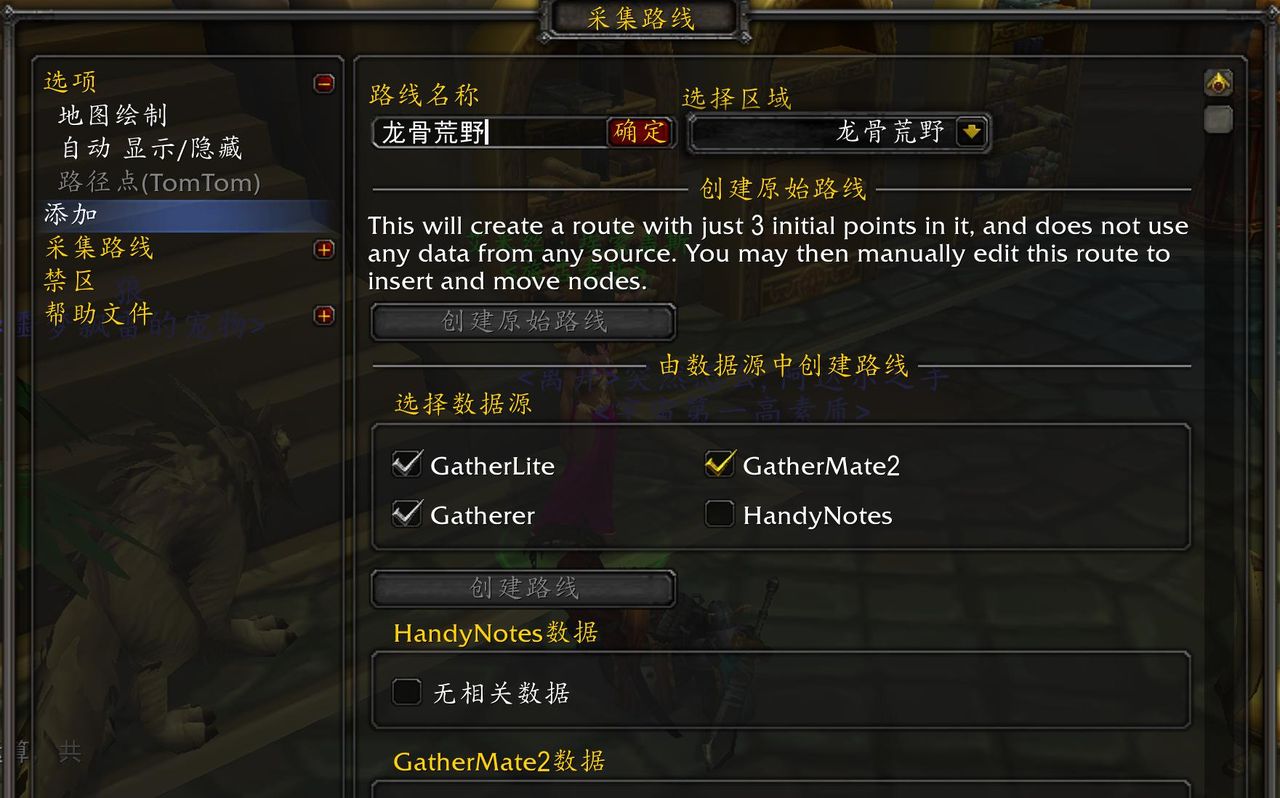Select the 禁区 sidebar entry
The height and width of the screenshot is (798, 1280).
[x=68, y=283]
